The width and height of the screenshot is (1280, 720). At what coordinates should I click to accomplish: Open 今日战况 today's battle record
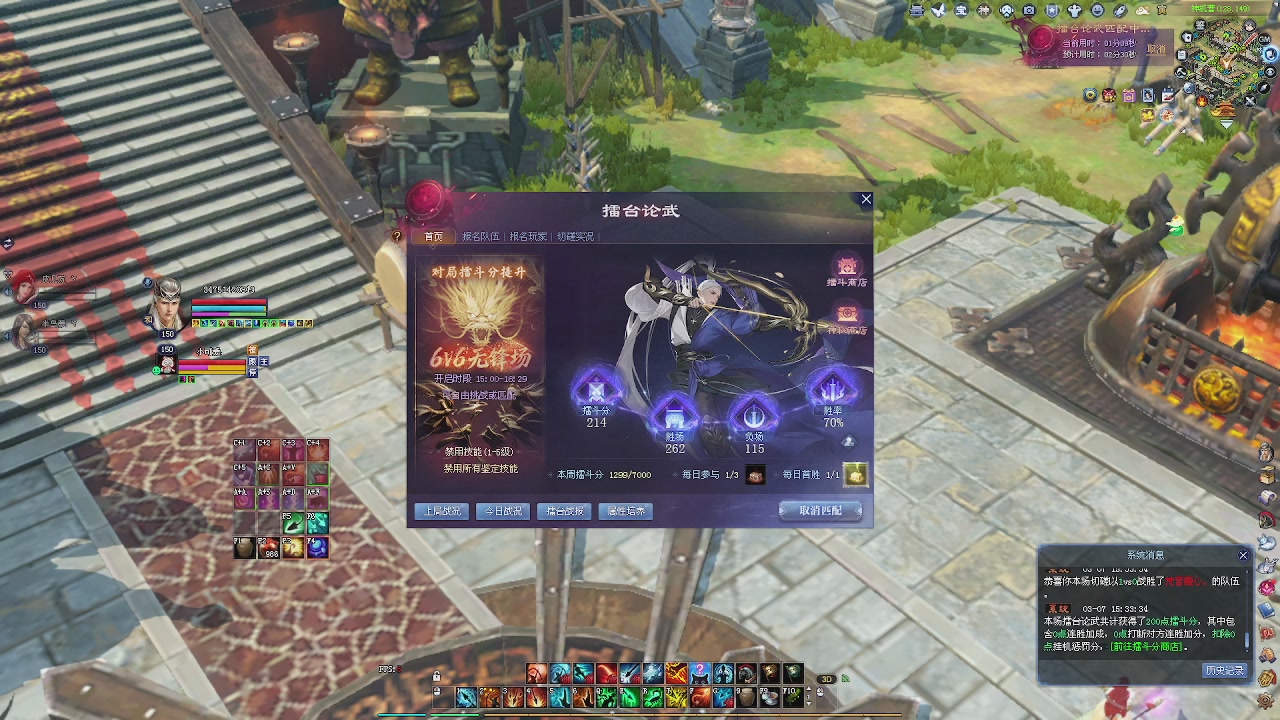[503, 511]
